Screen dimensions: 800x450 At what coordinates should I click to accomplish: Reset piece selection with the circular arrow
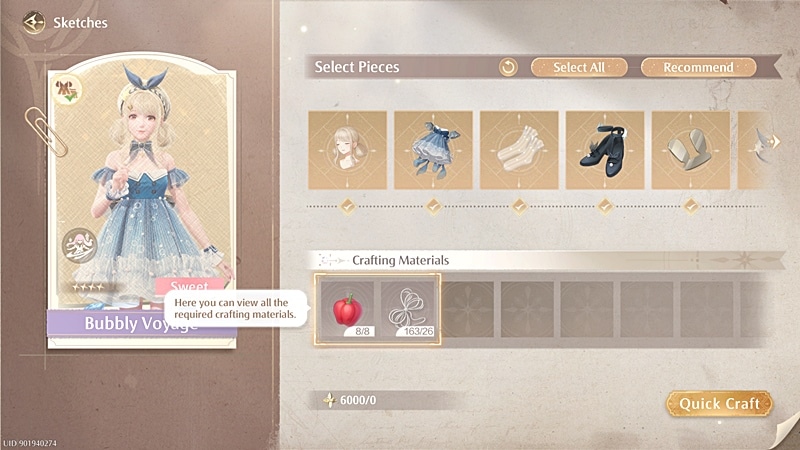coord(508,67)
